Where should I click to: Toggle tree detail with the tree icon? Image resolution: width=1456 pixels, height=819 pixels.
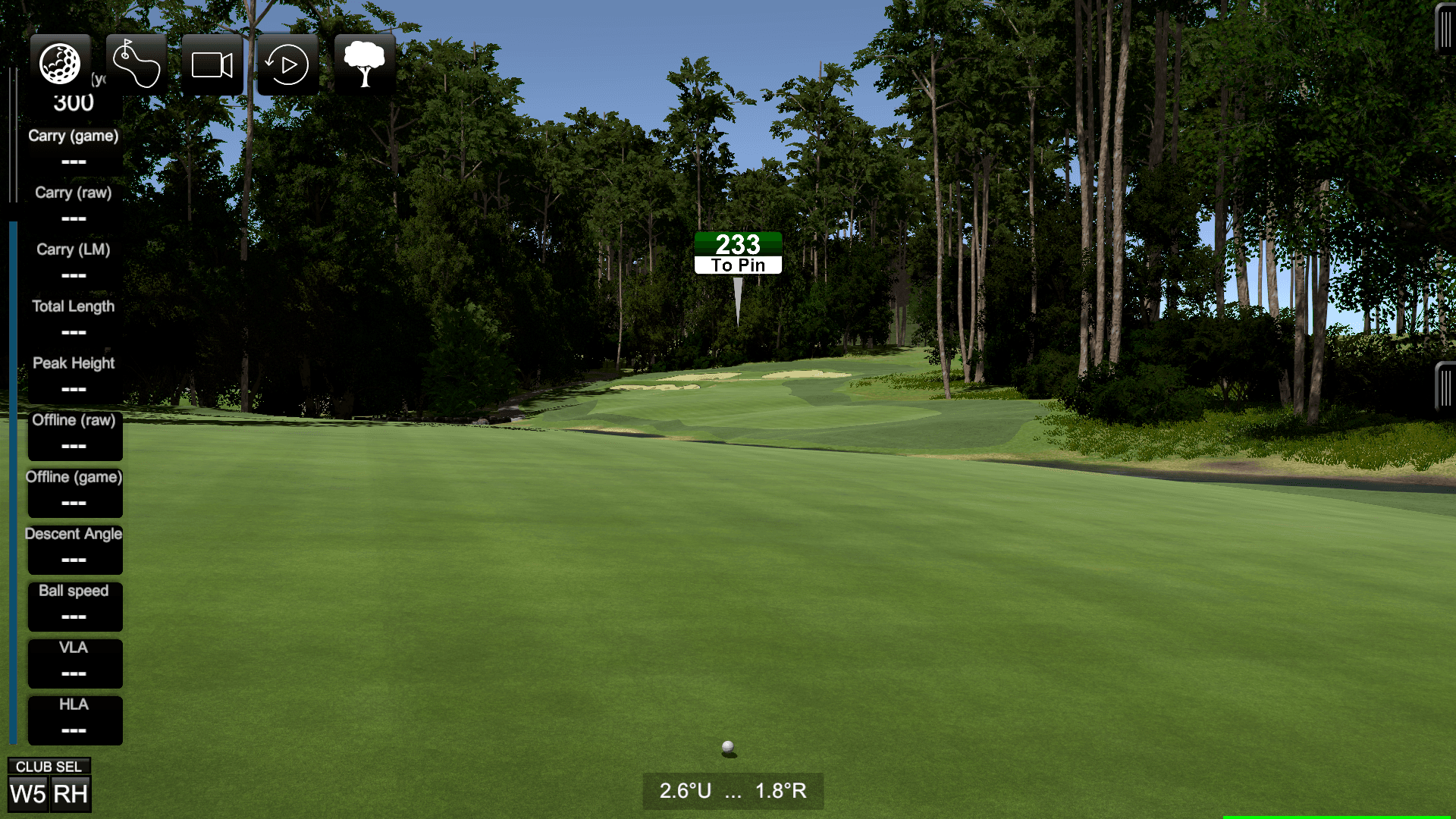[x=366, y=64]
